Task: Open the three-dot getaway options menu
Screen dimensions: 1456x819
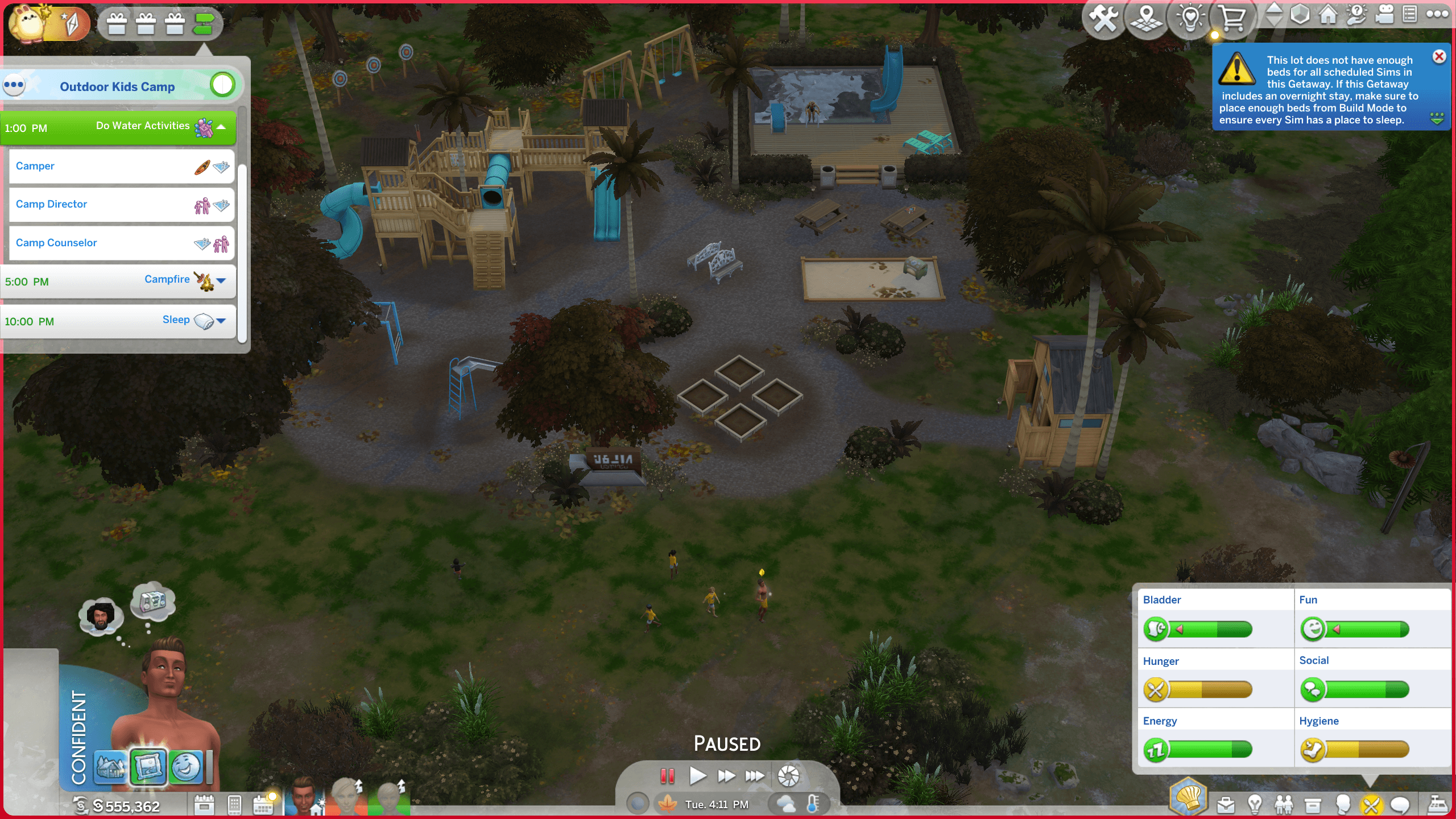Action: point(14,86)
